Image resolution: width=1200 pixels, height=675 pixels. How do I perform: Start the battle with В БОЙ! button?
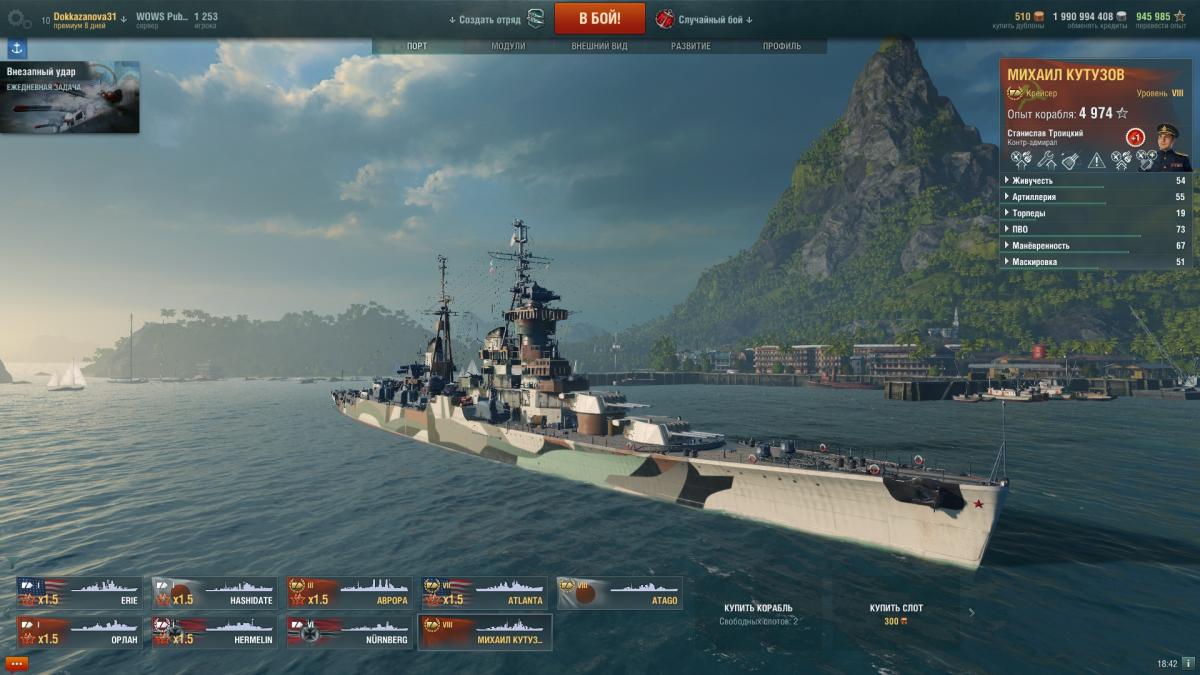[600, 18]
